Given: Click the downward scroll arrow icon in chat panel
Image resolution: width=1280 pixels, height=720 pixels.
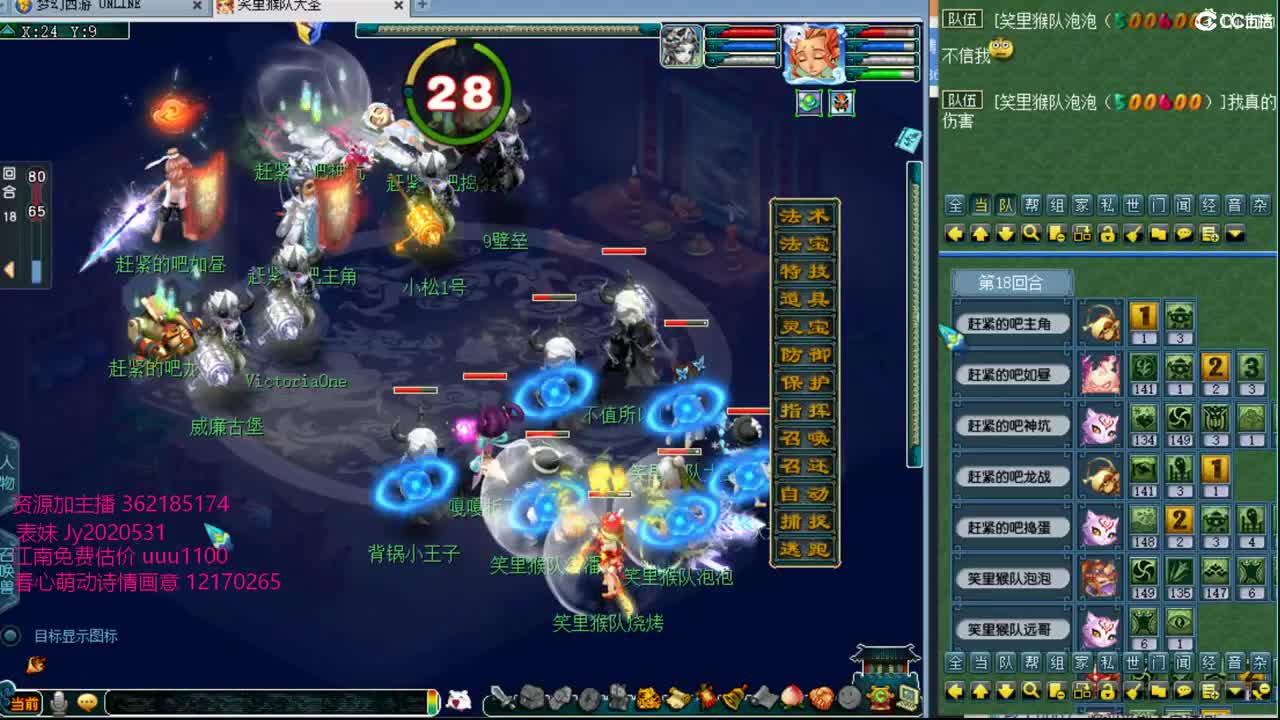Looking at the screenshot, I should (1005, 233).
